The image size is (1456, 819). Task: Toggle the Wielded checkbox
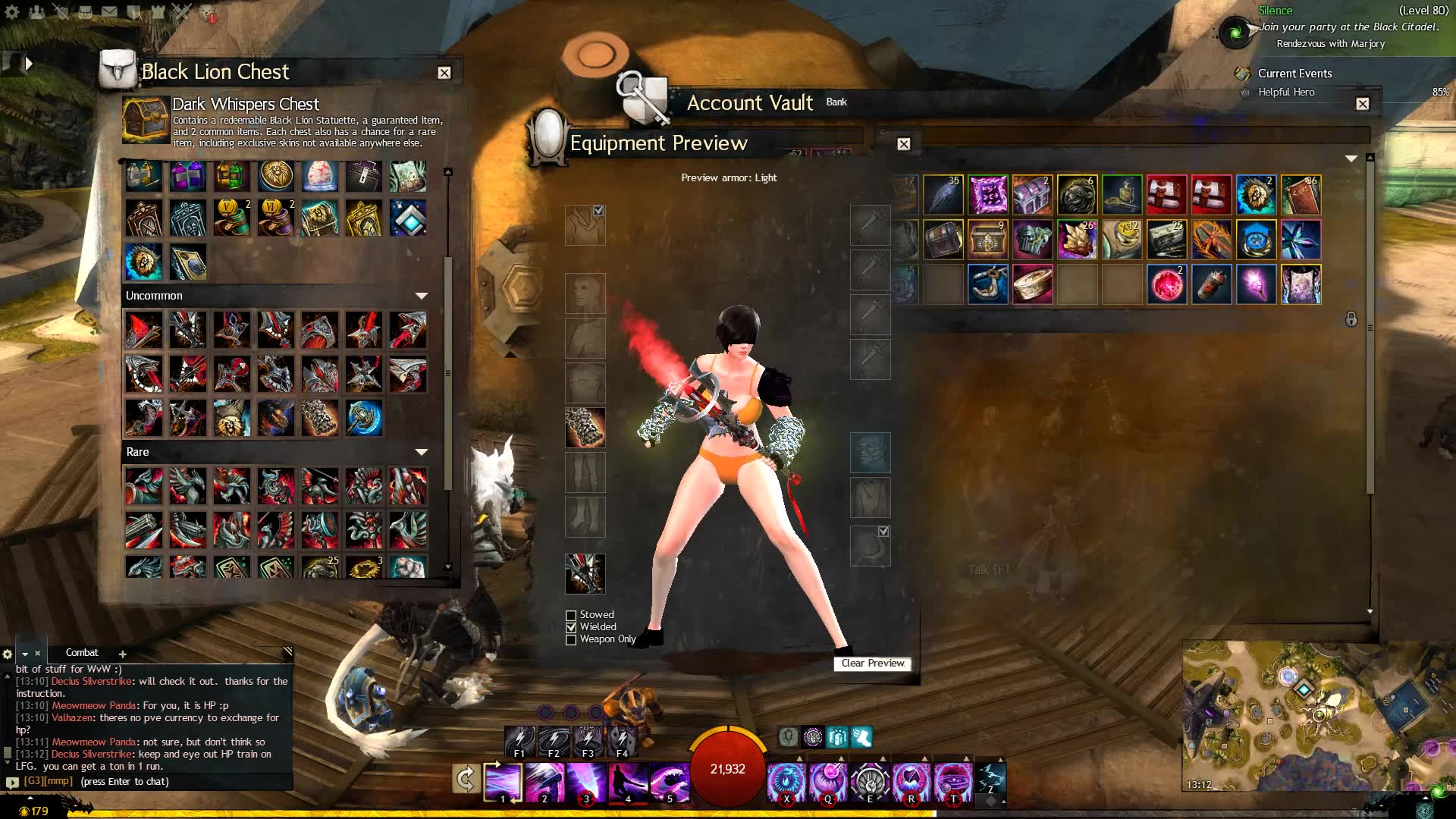tap(571, 628)
